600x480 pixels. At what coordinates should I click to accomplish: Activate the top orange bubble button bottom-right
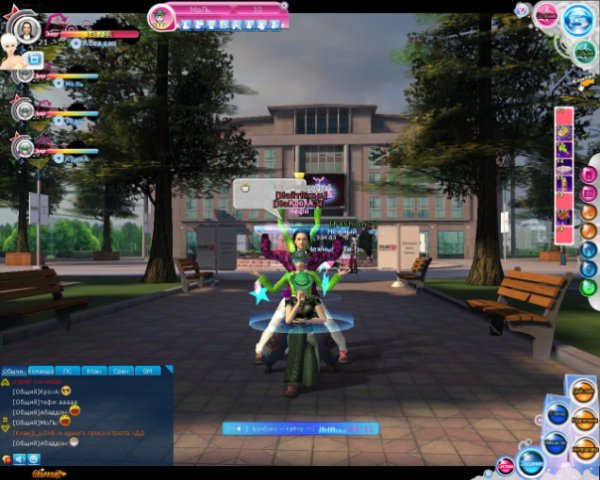(x=583, y=392)
